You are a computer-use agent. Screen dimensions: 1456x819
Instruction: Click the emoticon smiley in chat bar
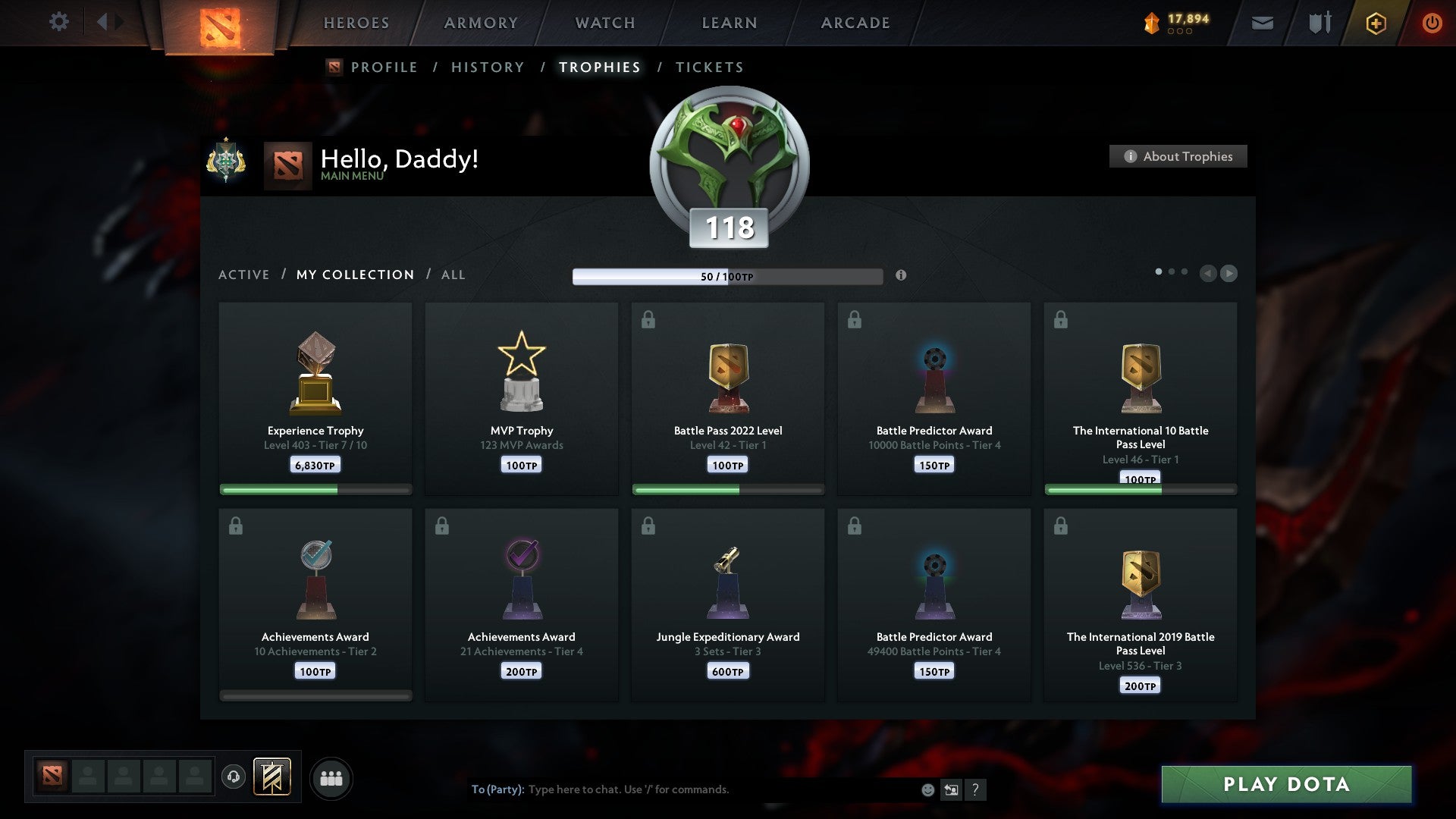[927, 789]
